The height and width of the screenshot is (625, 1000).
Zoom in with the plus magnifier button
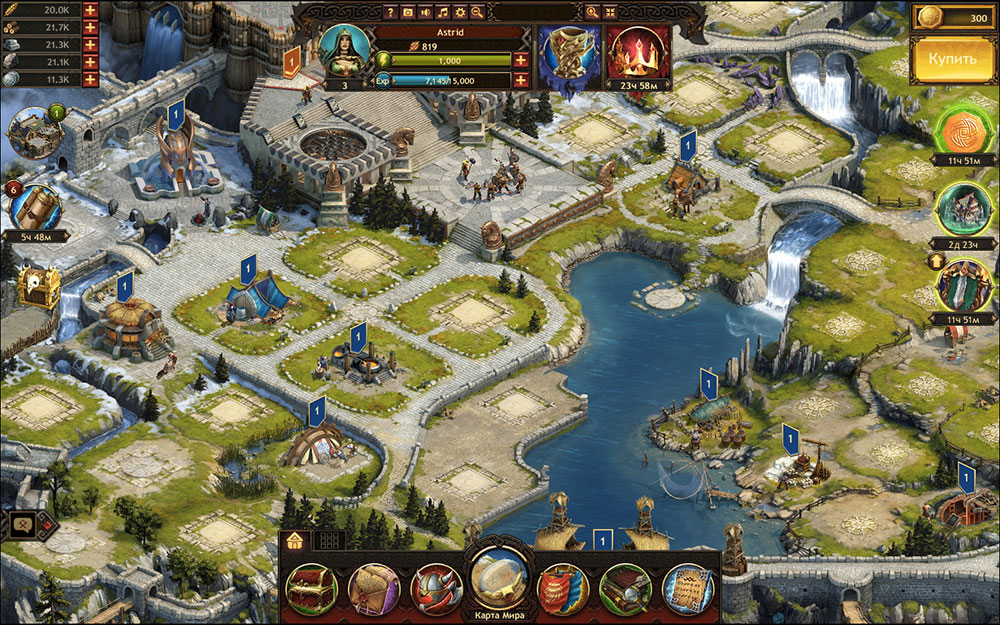tap(592, 12)
